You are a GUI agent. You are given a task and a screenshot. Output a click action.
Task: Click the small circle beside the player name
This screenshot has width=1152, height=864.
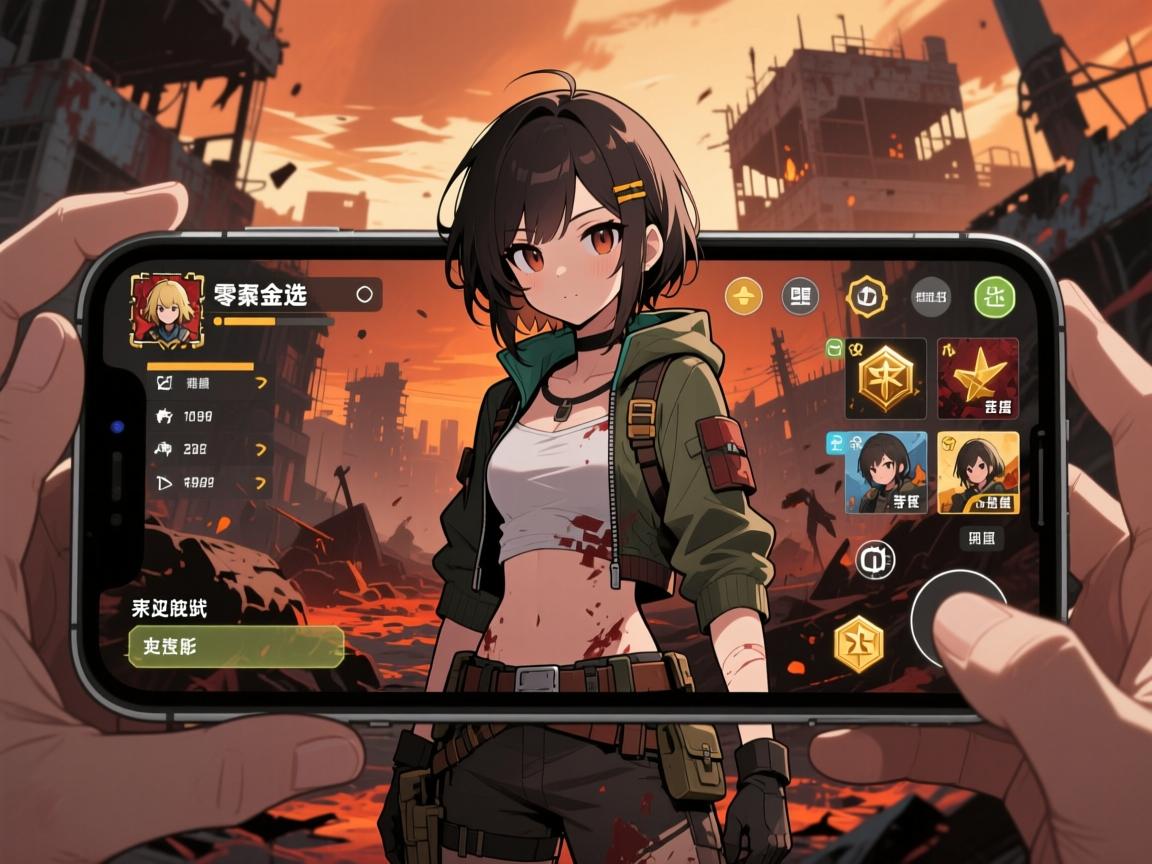click(364, 294)
